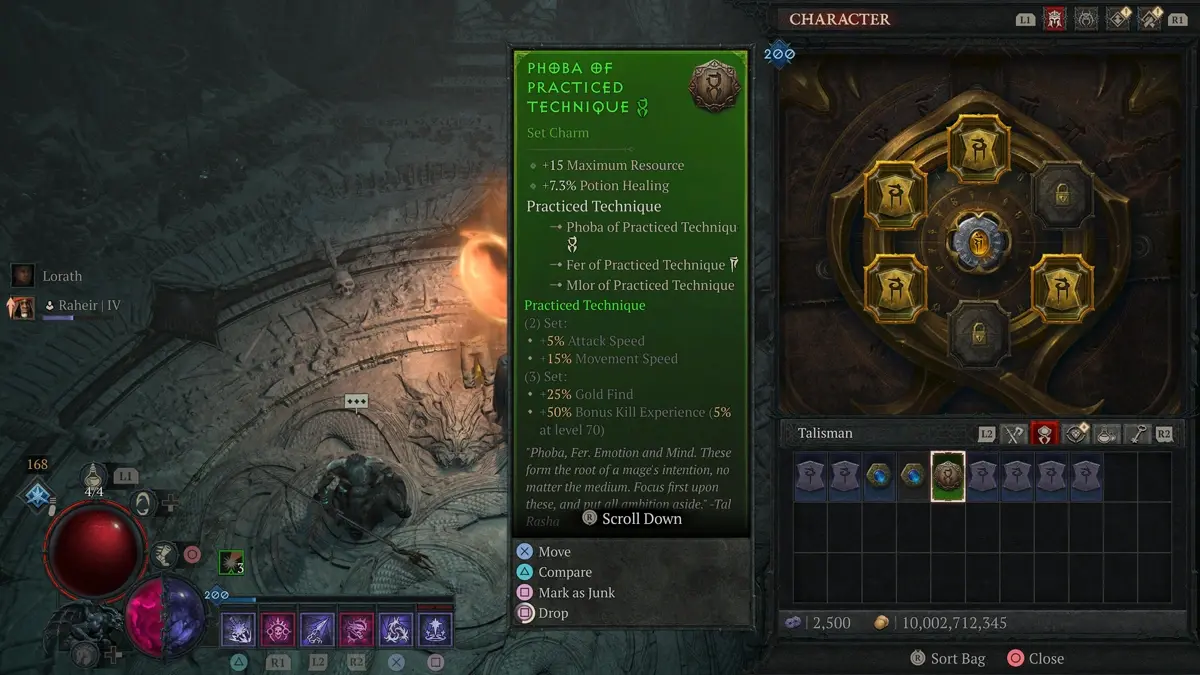1200x675 pixels.
Task: Activate the red skull skill
Action: pos(277,630)
